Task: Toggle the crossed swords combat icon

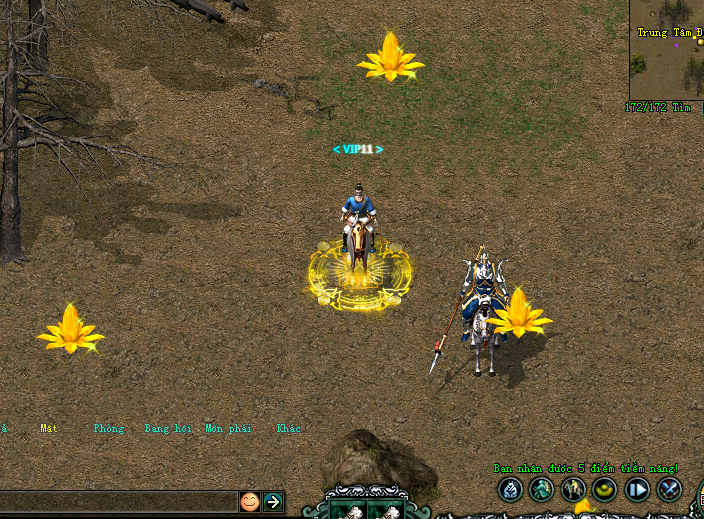Action: pyautogui.click(x=669, y=490)
